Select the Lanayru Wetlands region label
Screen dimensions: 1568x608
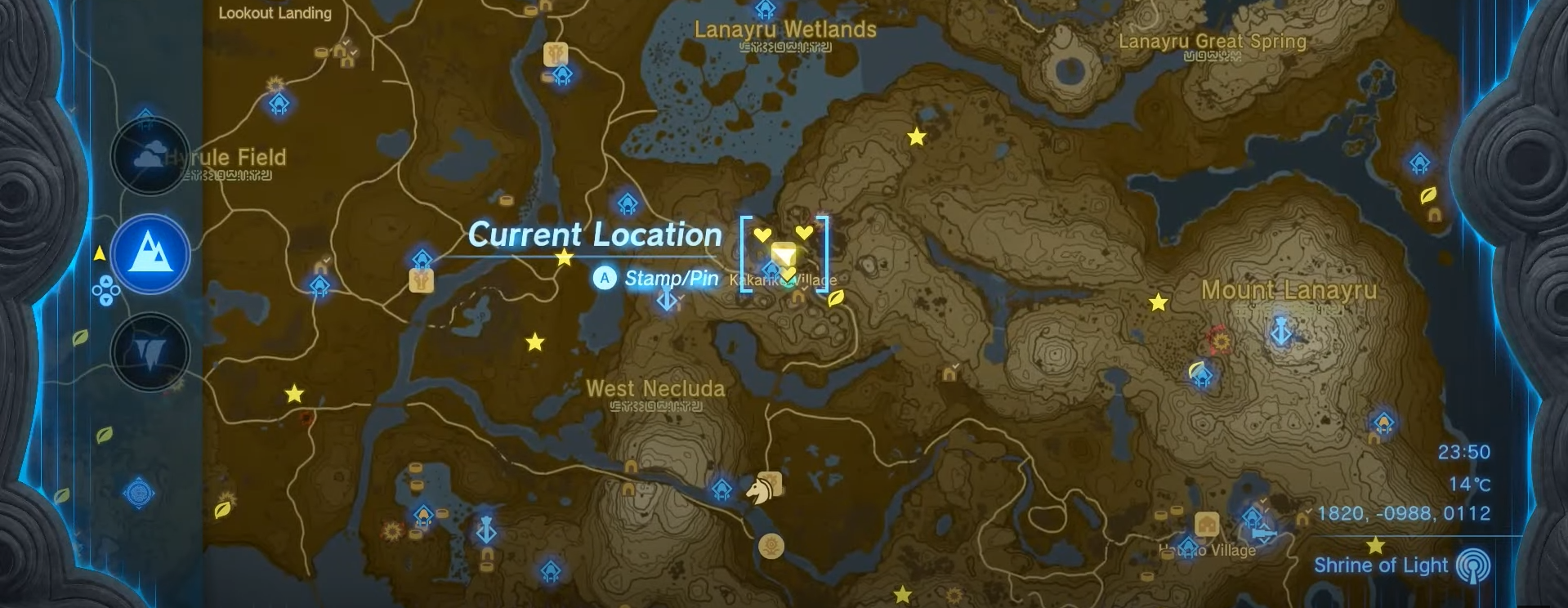pos(785,31)
